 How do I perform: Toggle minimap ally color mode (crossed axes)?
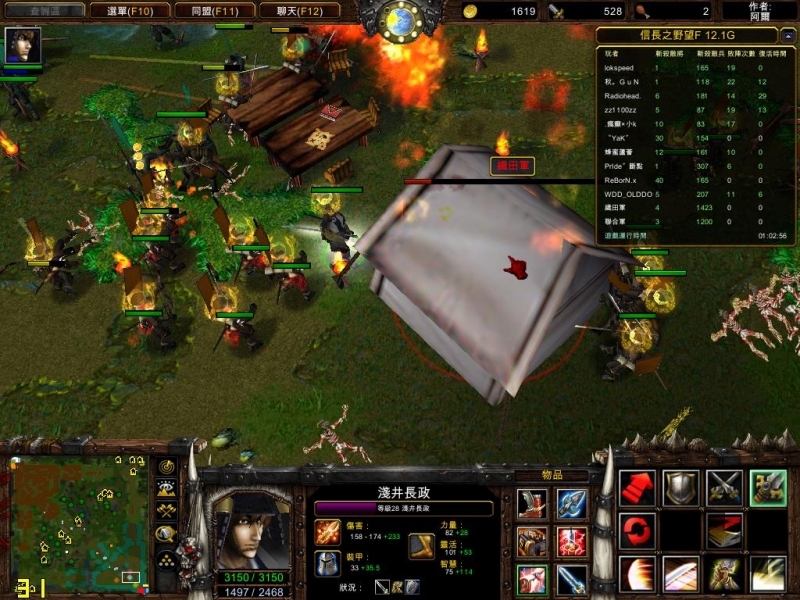coord(165,511)
